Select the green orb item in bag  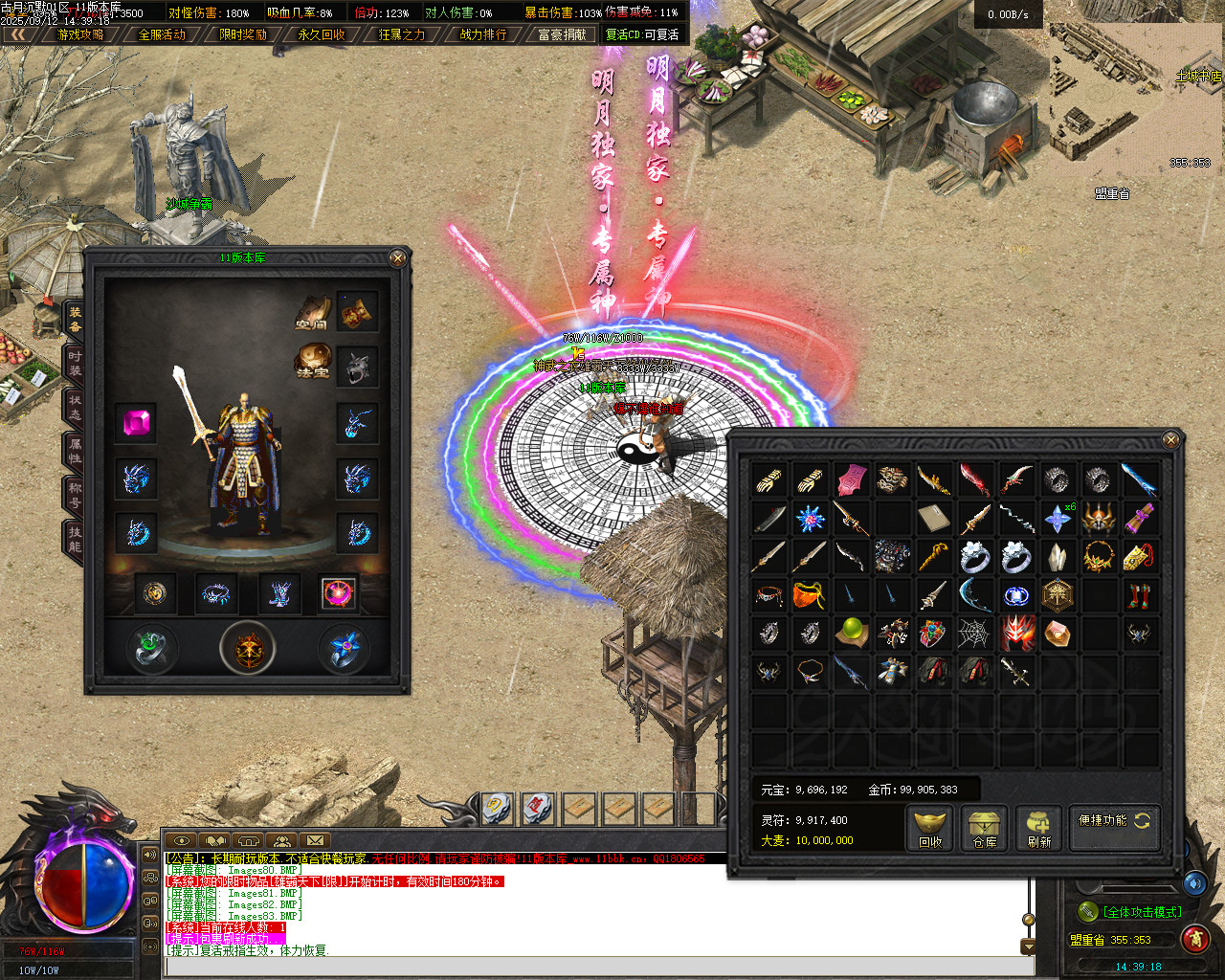[x=851, y=633]
